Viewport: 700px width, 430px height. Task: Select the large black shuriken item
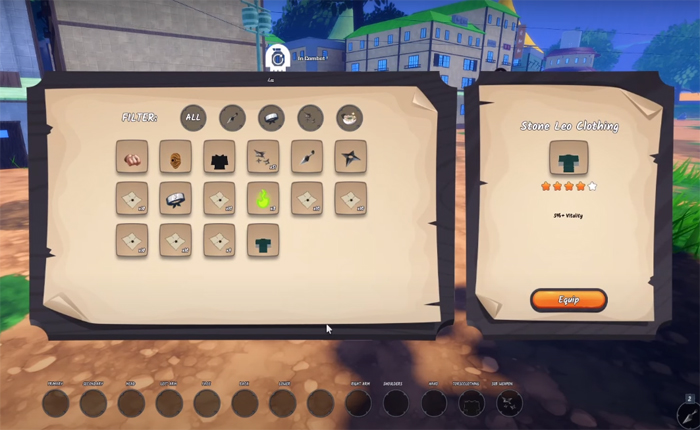click(350, 157)
